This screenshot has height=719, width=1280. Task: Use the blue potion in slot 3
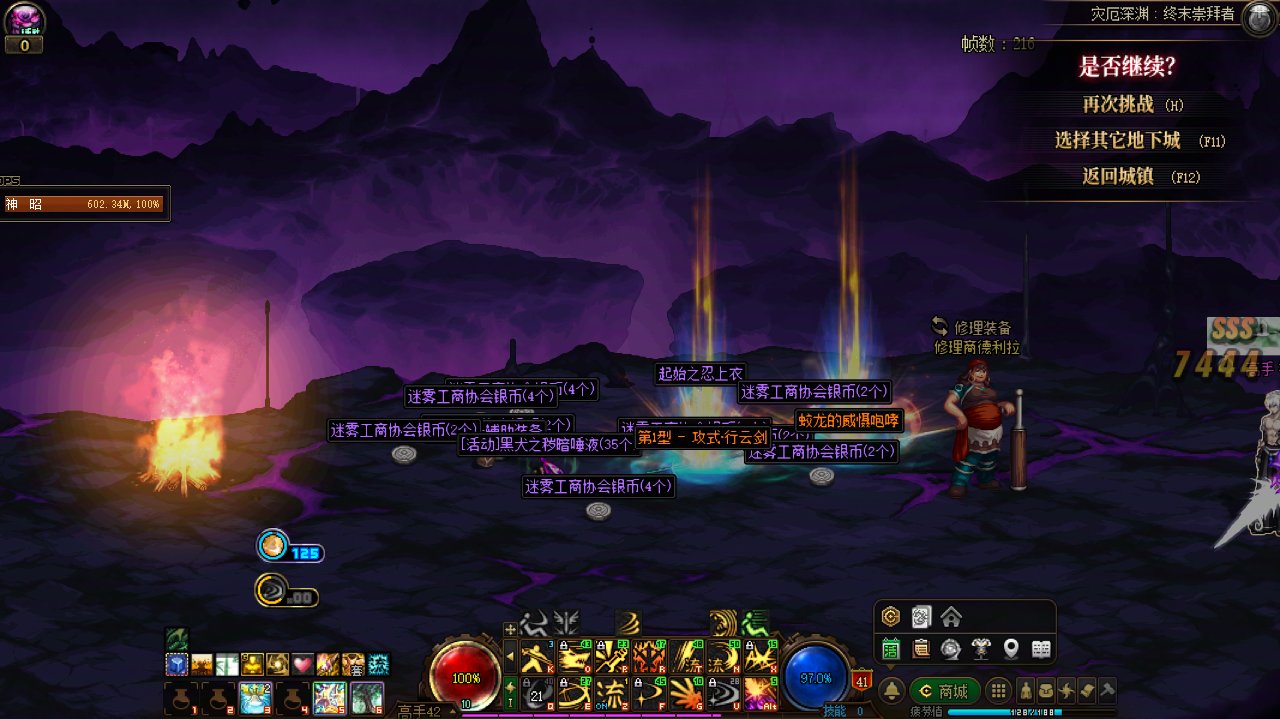pyautogui.click(x=255, y=697)
